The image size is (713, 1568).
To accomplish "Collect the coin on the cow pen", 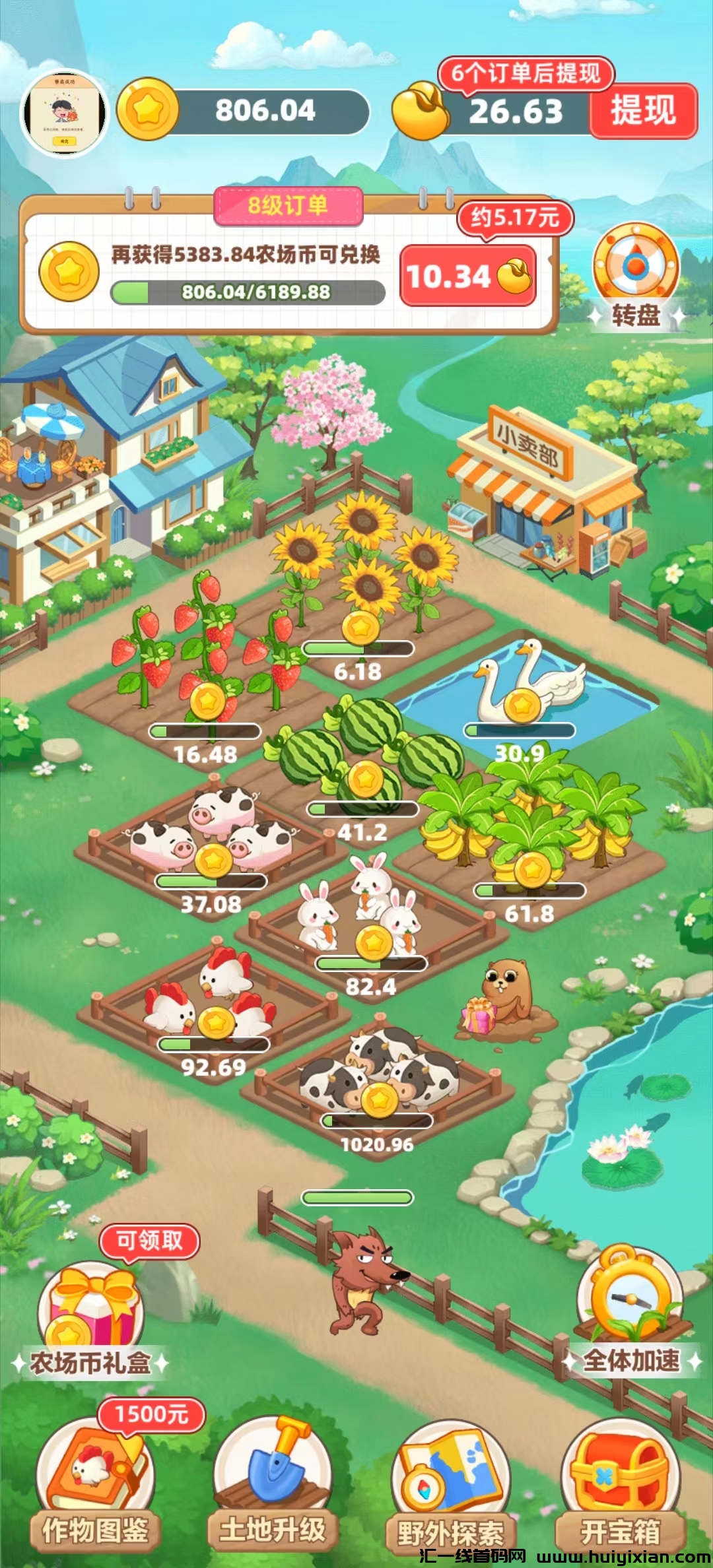I will 380,1099.
